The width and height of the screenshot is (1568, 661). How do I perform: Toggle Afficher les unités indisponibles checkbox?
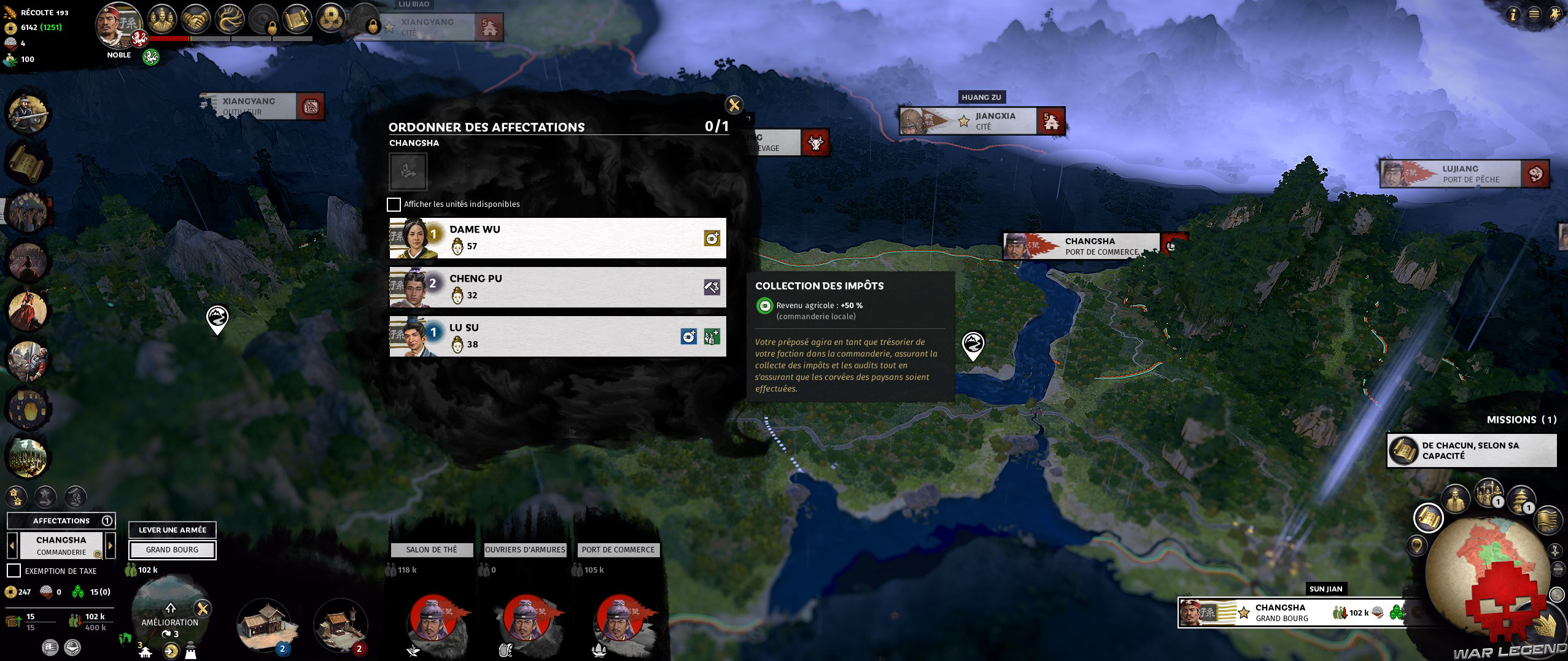tap(394, 204)
